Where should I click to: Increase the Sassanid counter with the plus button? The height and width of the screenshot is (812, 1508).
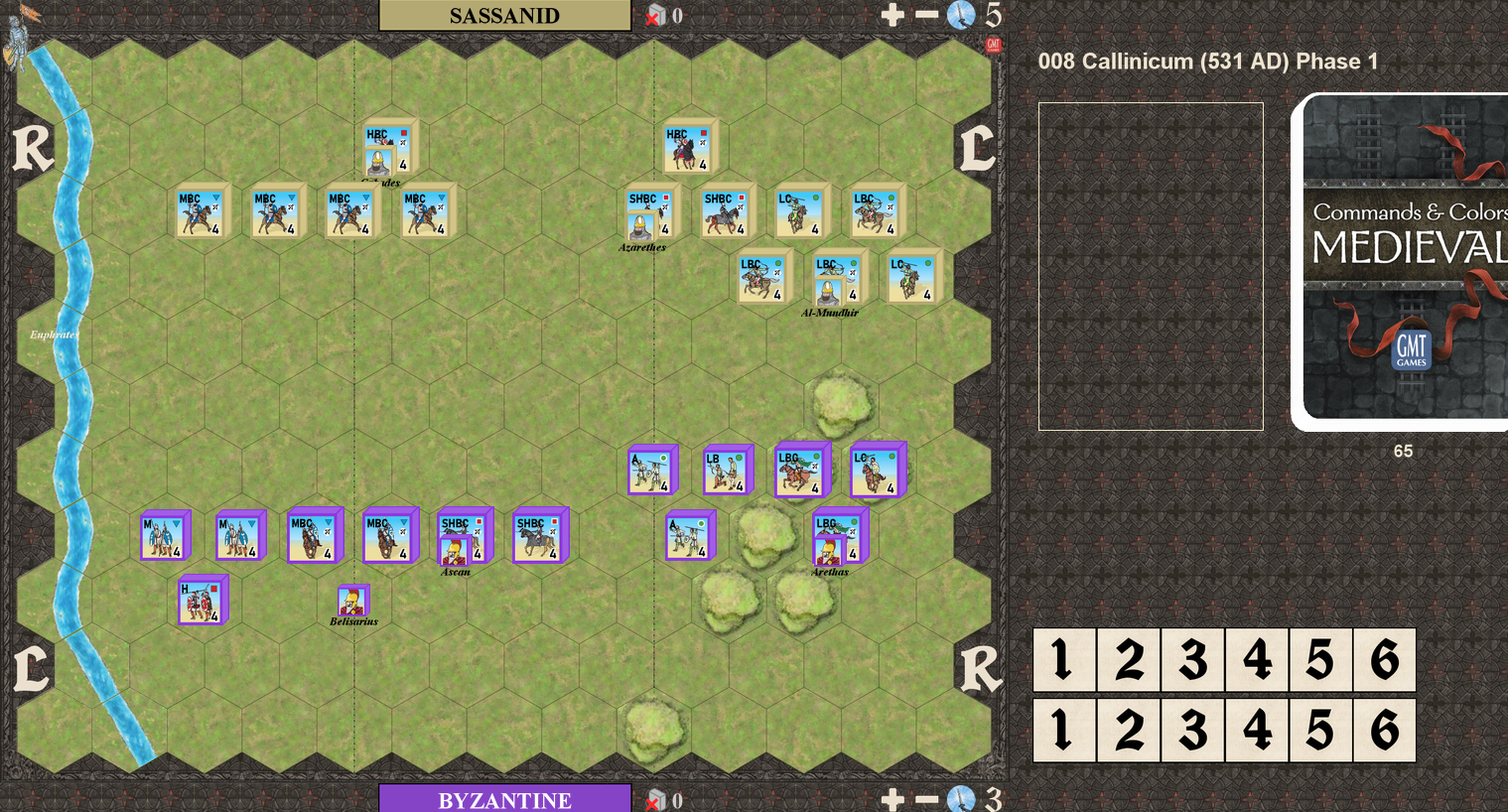pyautogui.click(x=891, y=15)
